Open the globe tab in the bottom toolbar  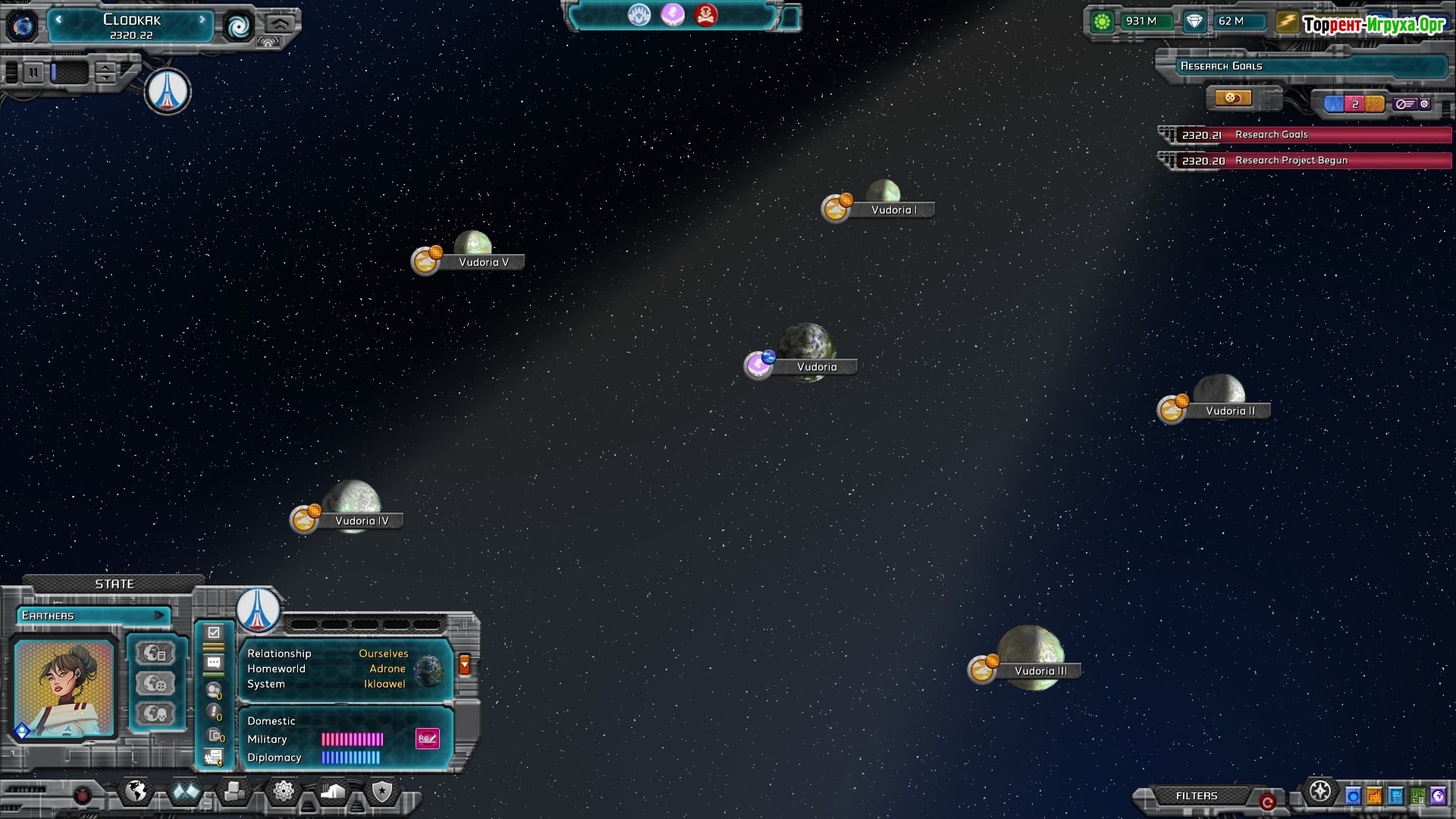pos(136,792)
